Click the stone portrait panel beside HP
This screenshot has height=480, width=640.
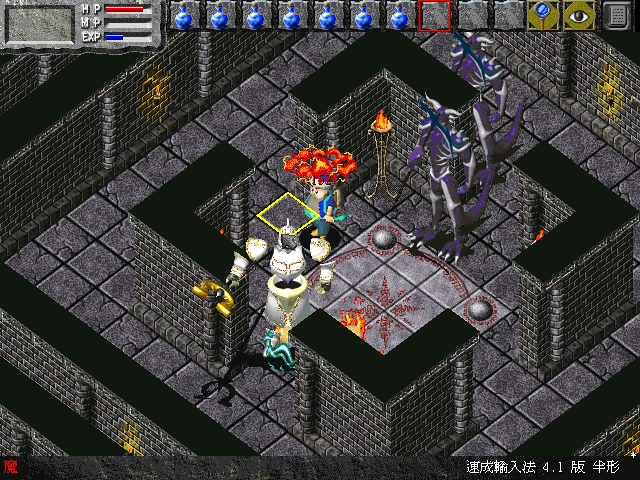(39, 22)
